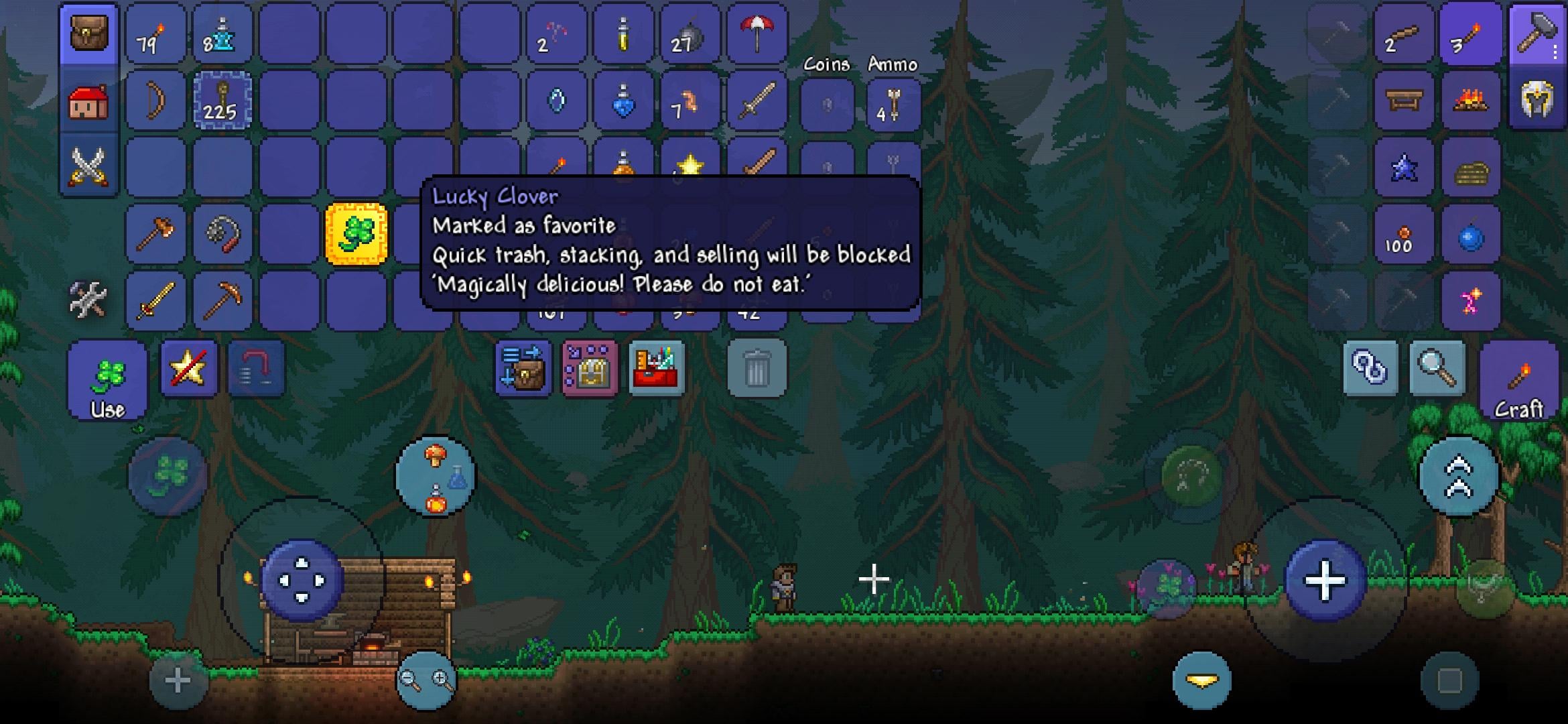The height and width of the screenshot is (724, 1568).
Task: Toggle the favorite star button
Action: click(189, 368)
